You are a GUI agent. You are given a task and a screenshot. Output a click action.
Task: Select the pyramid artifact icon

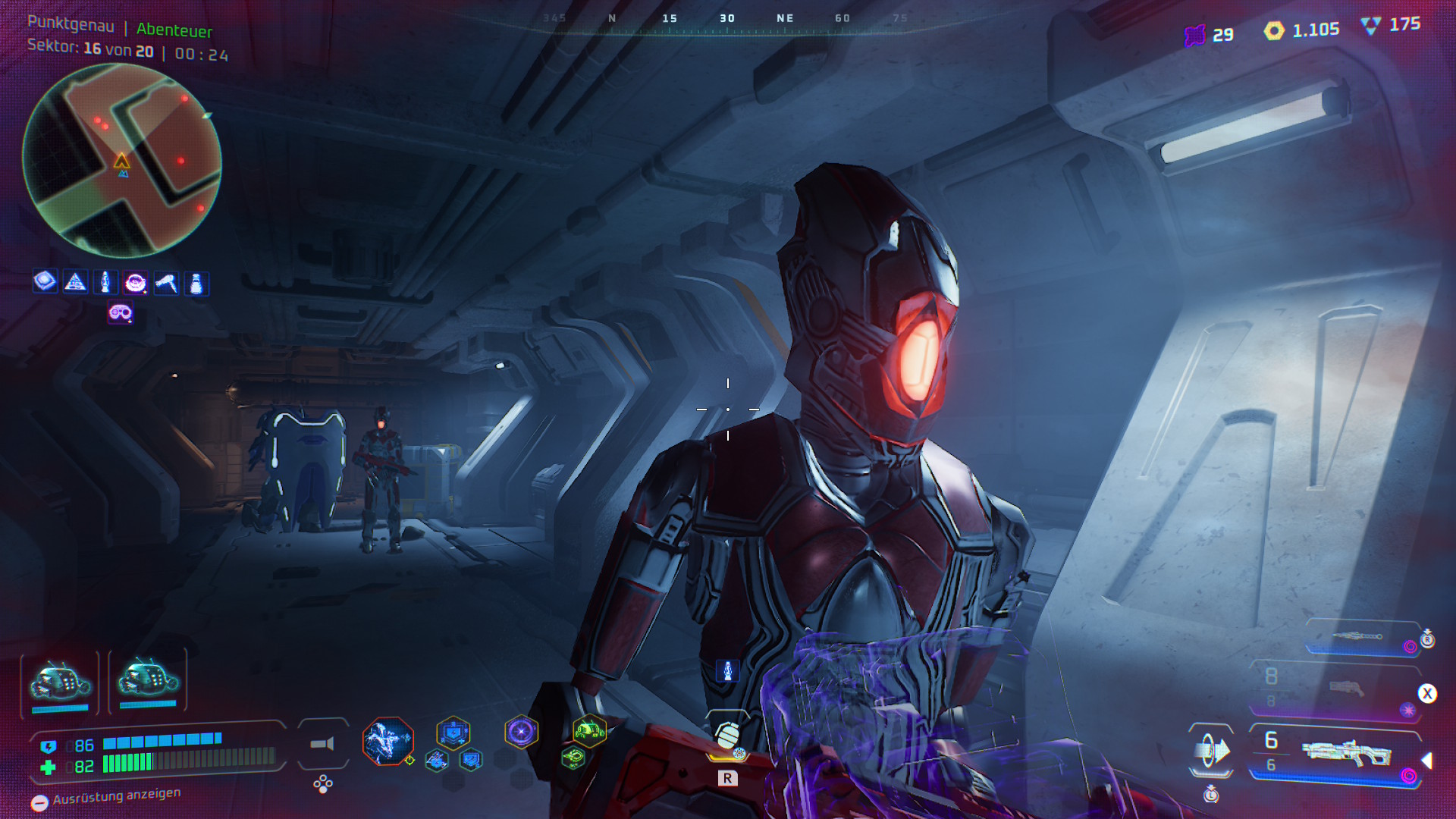[75, 283]
